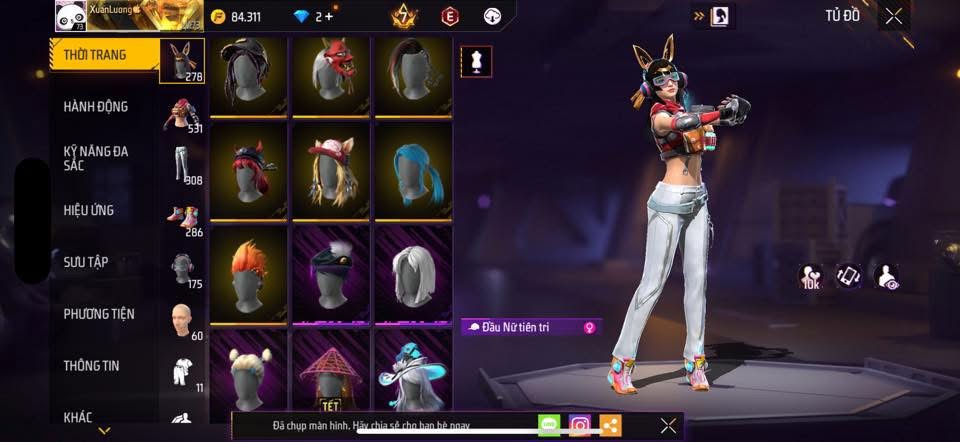Select the white pants subcategory
960x442 pixels.
182,163
